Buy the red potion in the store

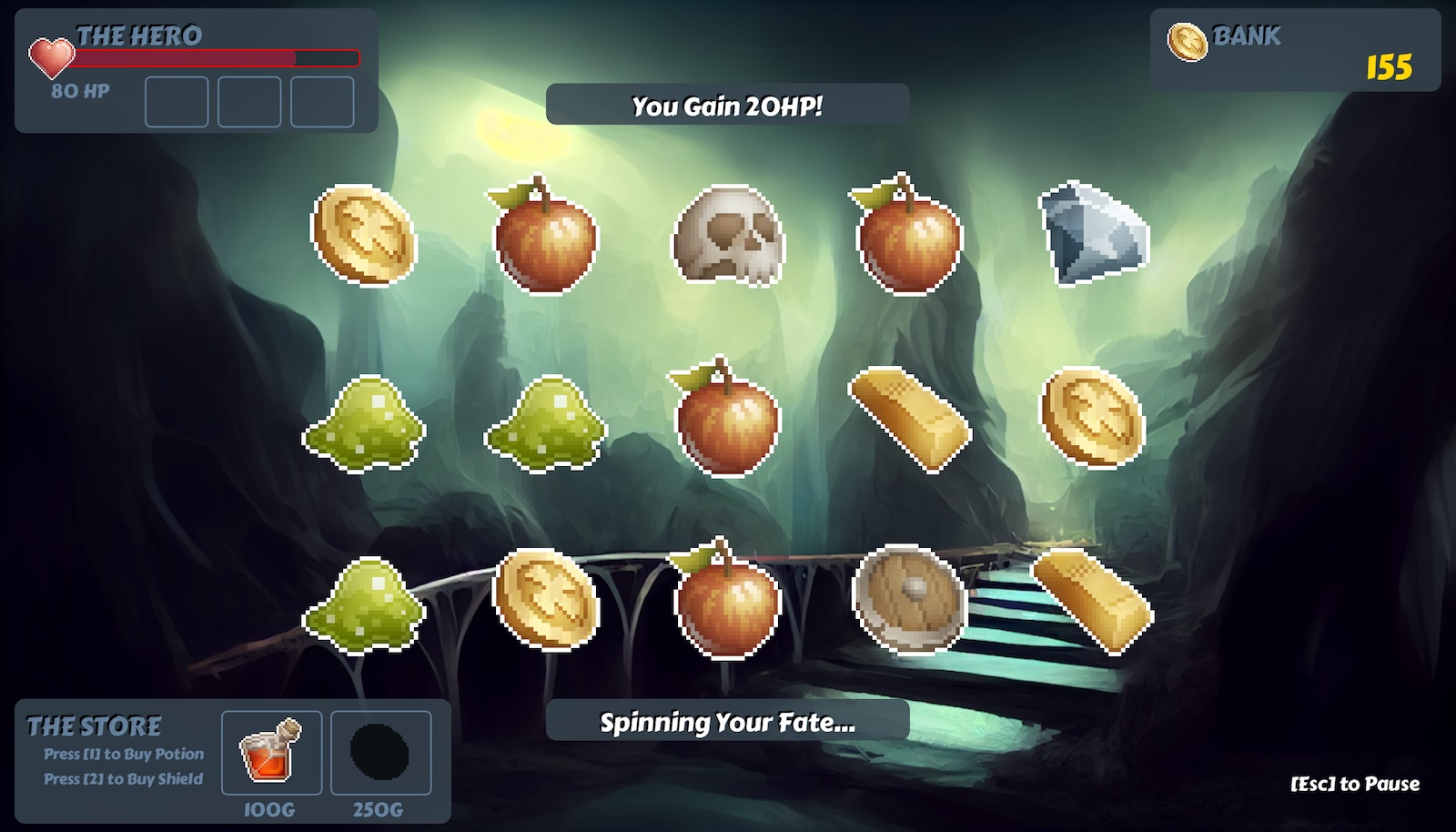click(x=271, y=753)
